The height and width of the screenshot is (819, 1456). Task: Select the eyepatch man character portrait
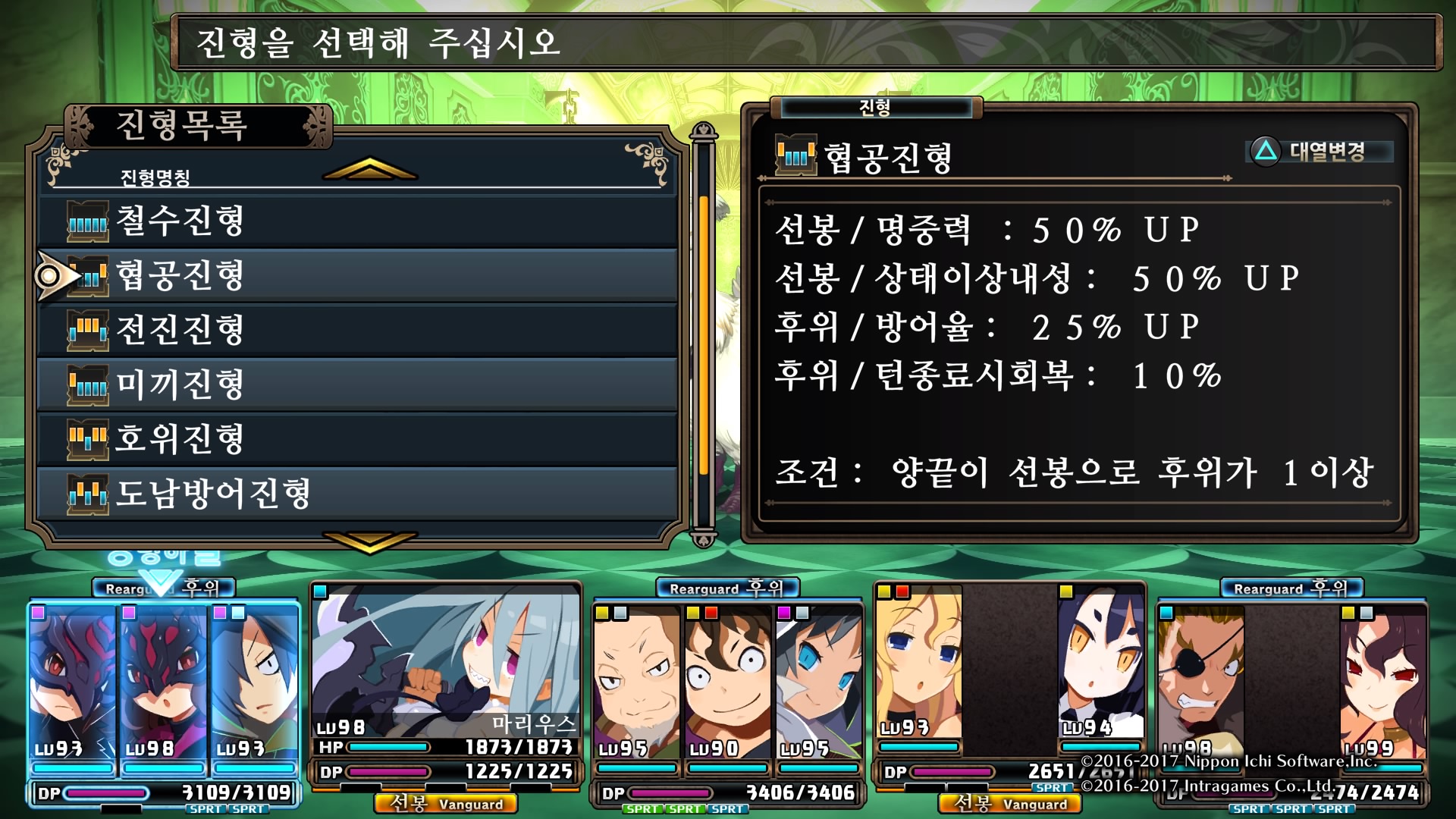click(1200, 675)
